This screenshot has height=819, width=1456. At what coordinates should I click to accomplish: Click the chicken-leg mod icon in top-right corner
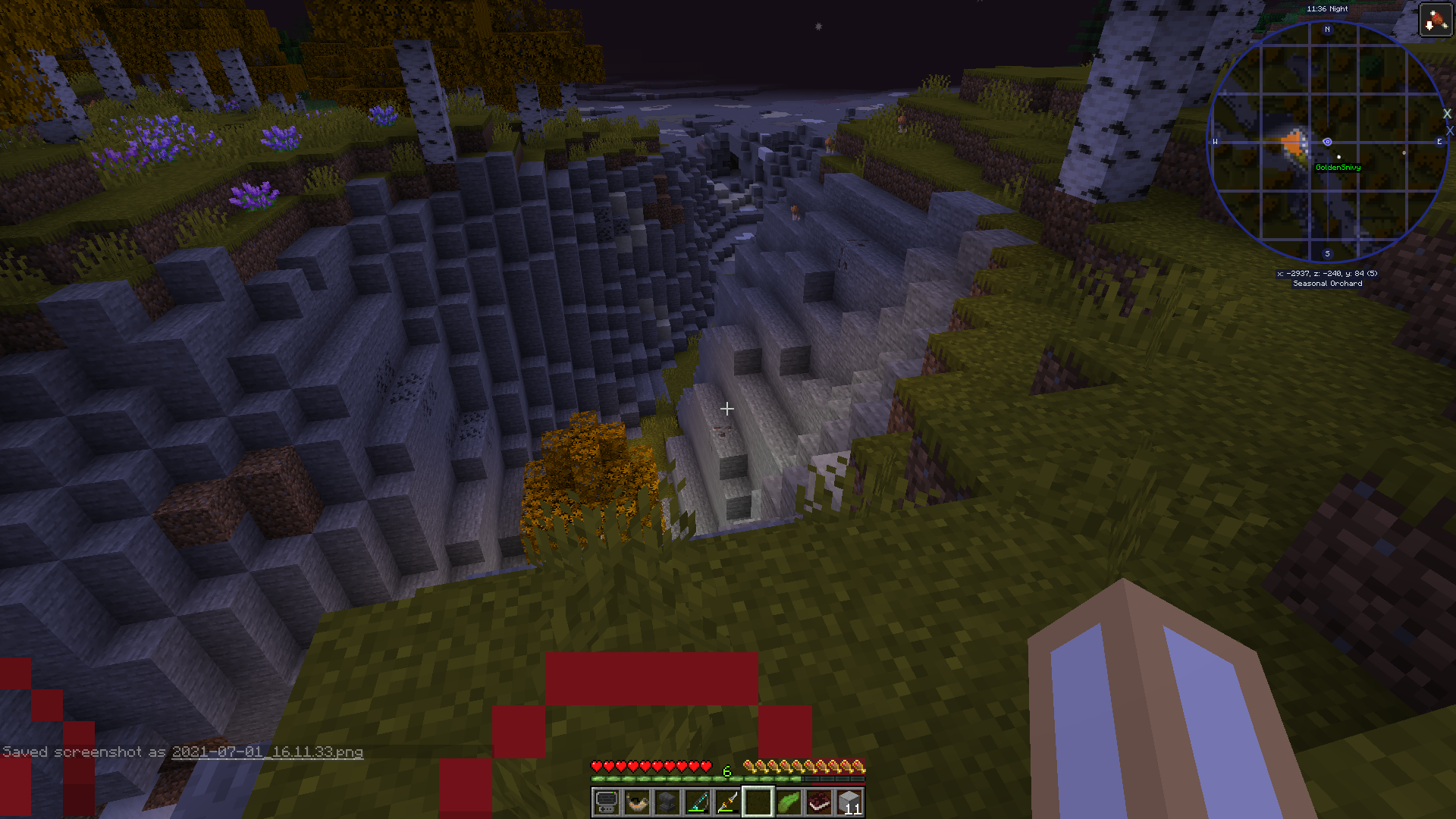[1436, 20]
